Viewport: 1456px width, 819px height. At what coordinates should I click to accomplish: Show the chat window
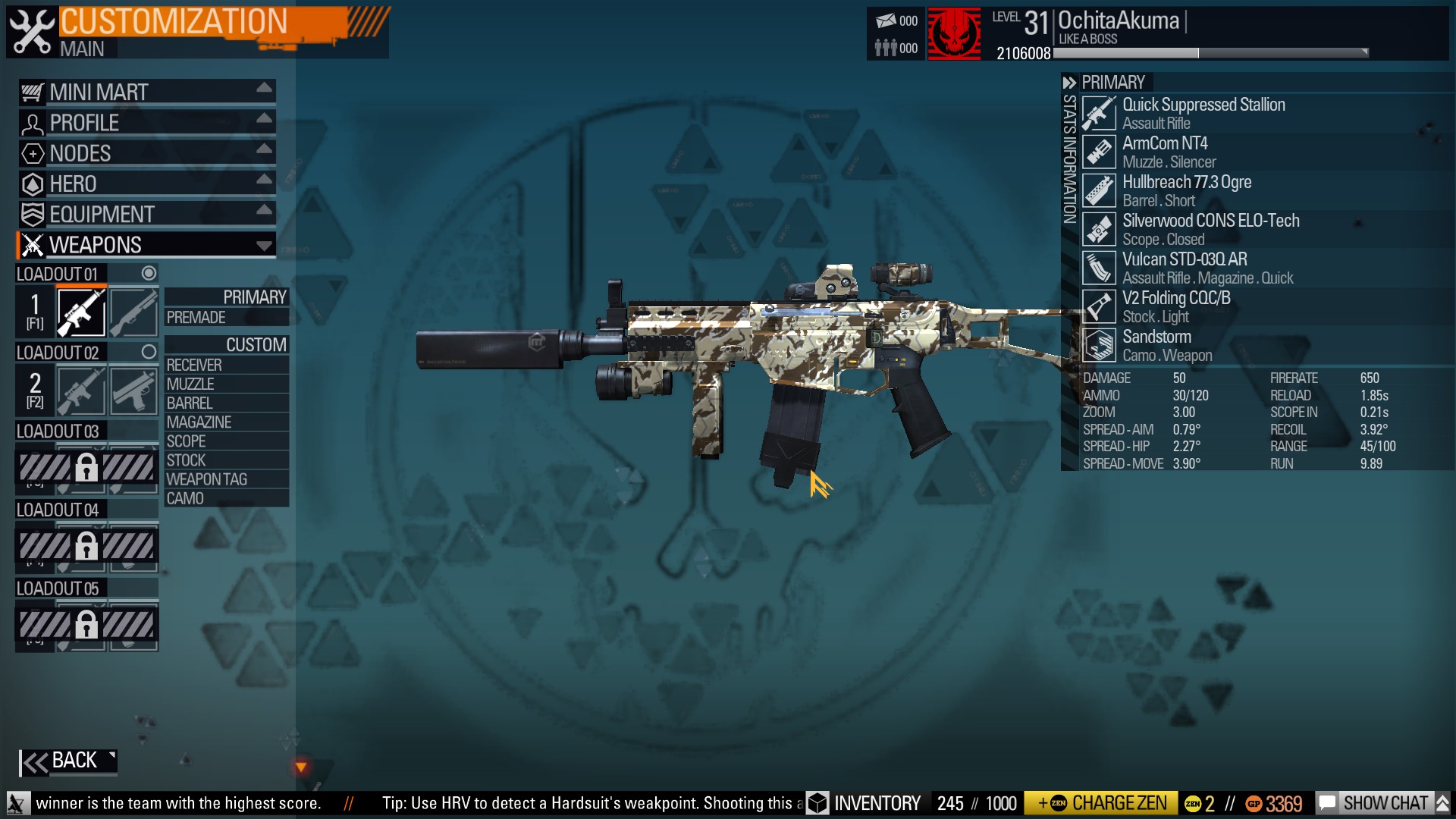[x=1376, y=803]
